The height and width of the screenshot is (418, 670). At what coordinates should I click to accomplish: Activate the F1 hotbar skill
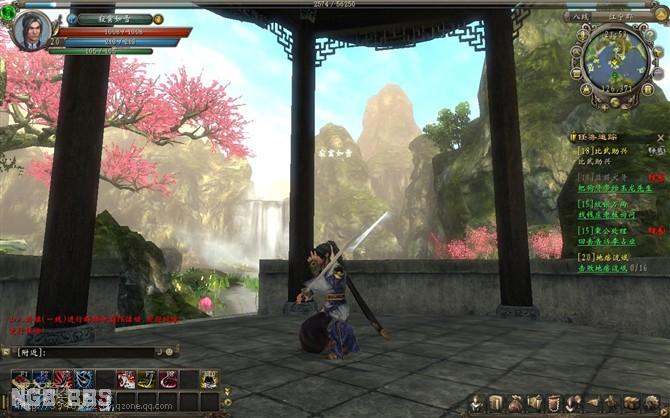coord(21,379)
